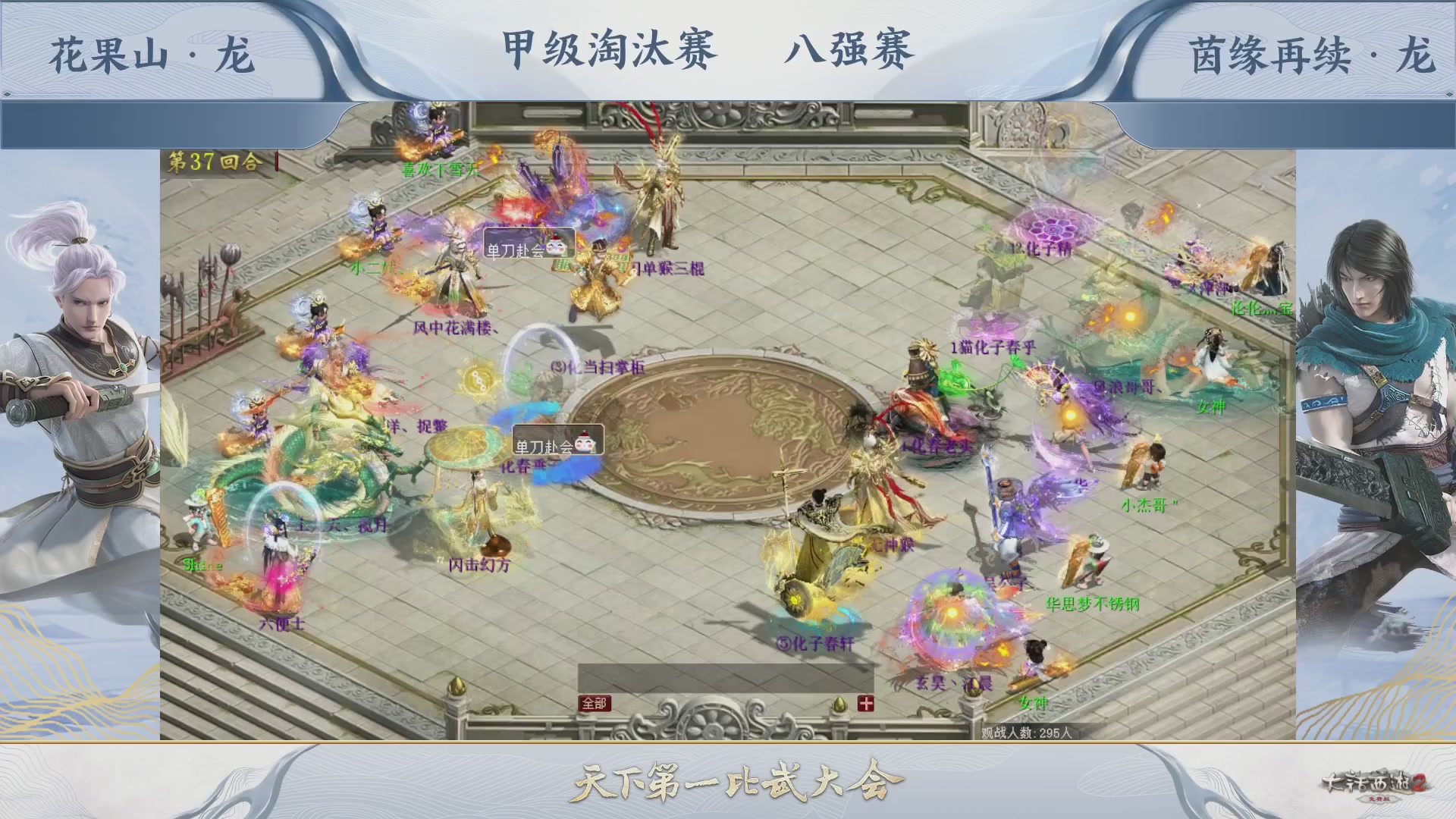Open the 全部 channel selector dropdown
1456x819 pixels.
point(596,704)
